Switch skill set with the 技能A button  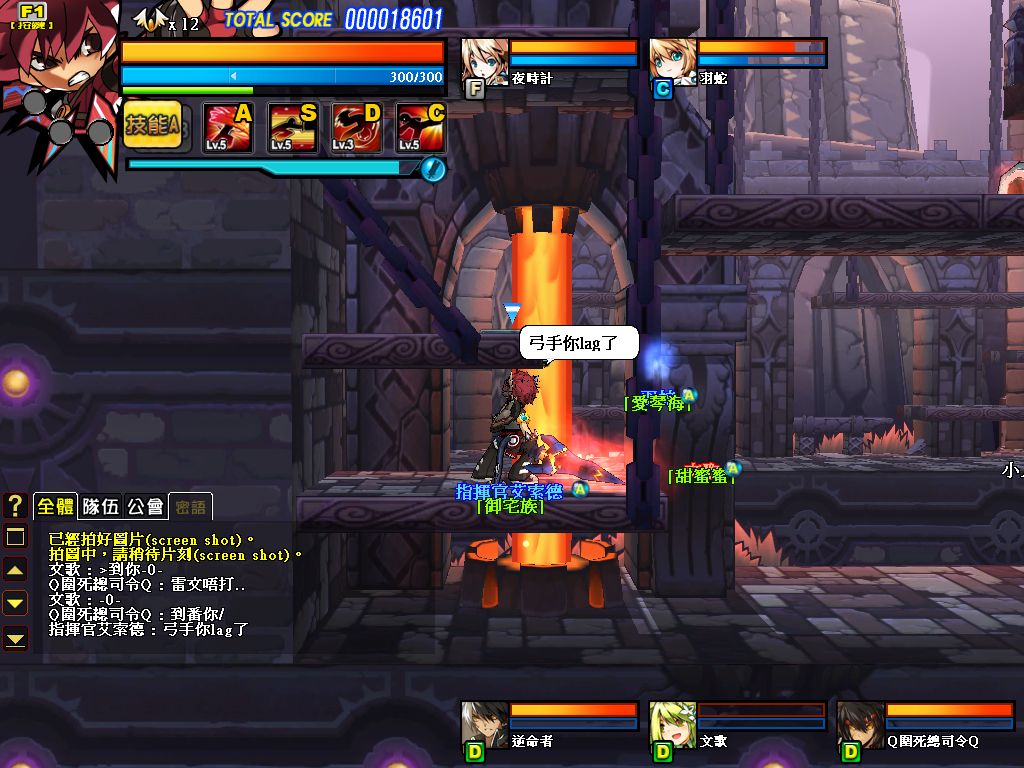point(152,125)
